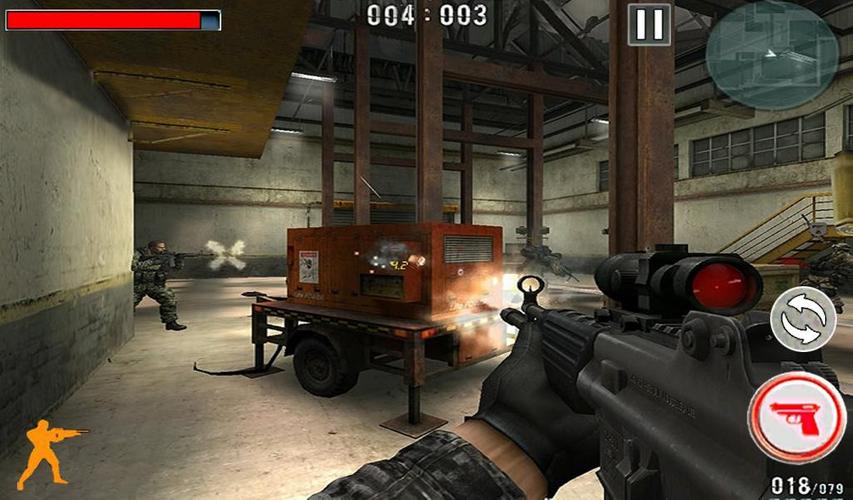853x500 pixels.
Task: Switch weapon with the red pistol button
Action: click(797, 417)
